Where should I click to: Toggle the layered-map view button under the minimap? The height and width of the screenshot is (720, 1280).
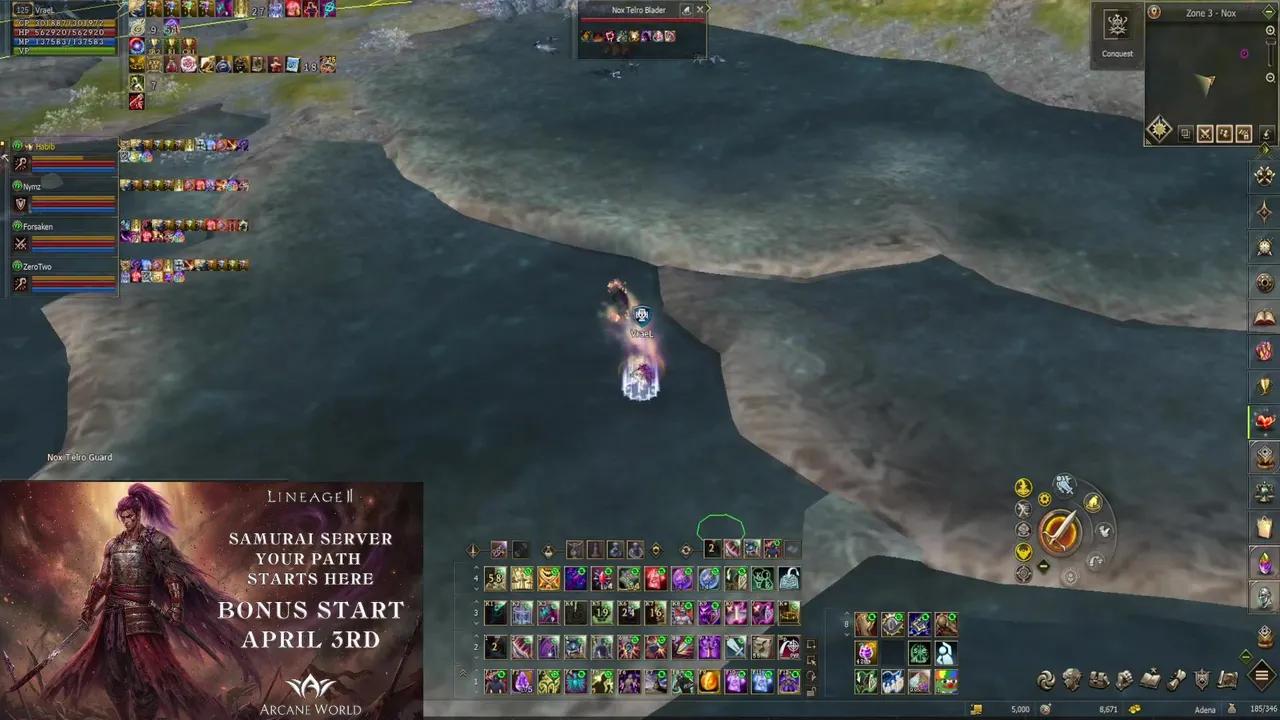[x=1186, y=133]
